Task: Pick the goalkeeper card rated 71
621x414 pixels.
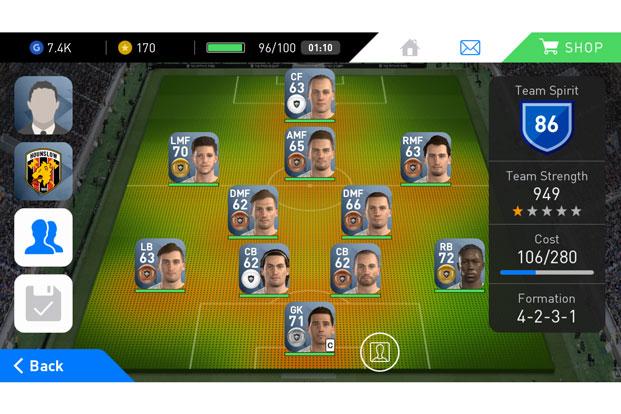Action: coord(309,328)
